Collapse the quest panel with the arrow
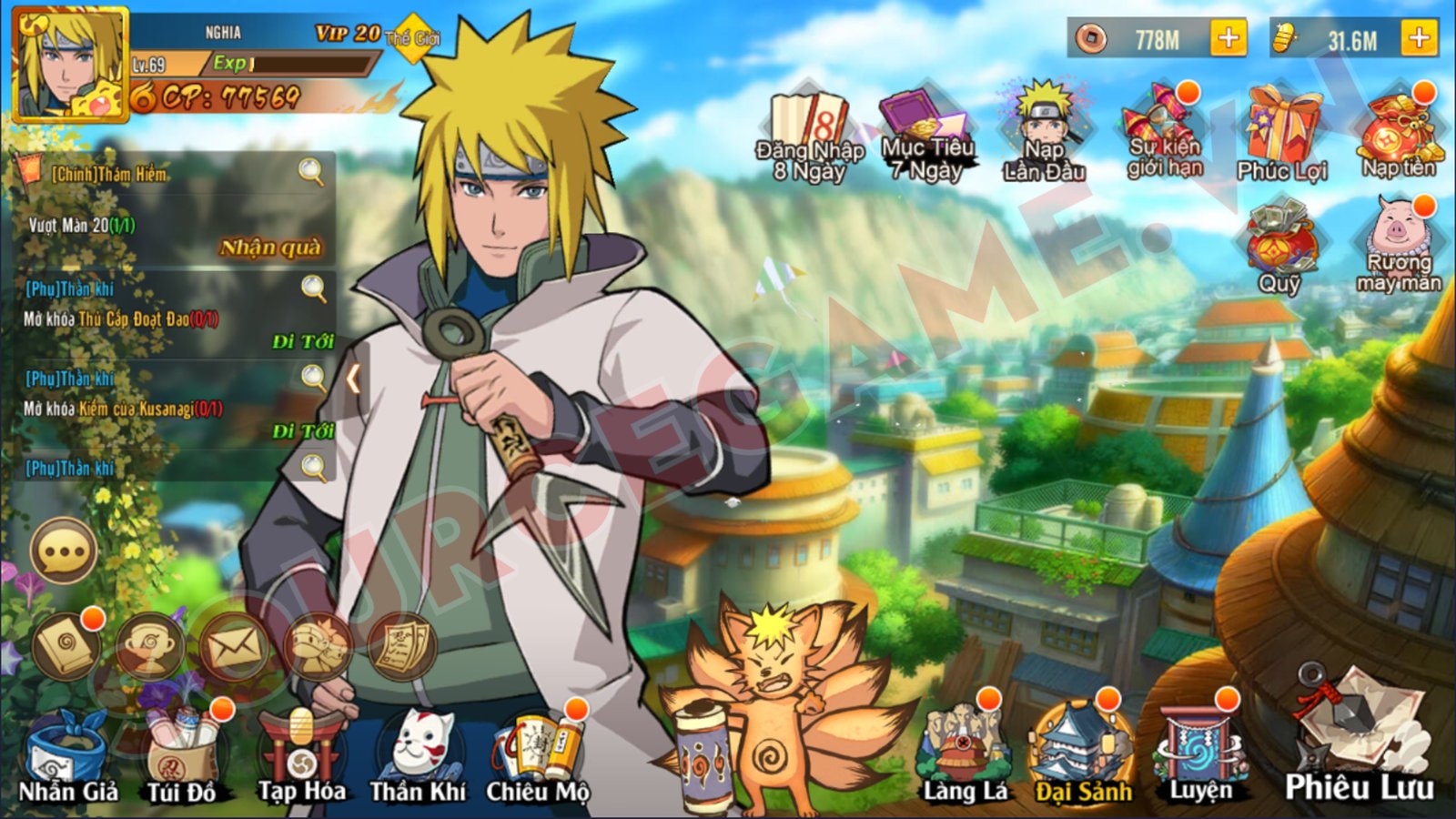The height and width of the screenshot is (819, 1456). click(355, 376)
